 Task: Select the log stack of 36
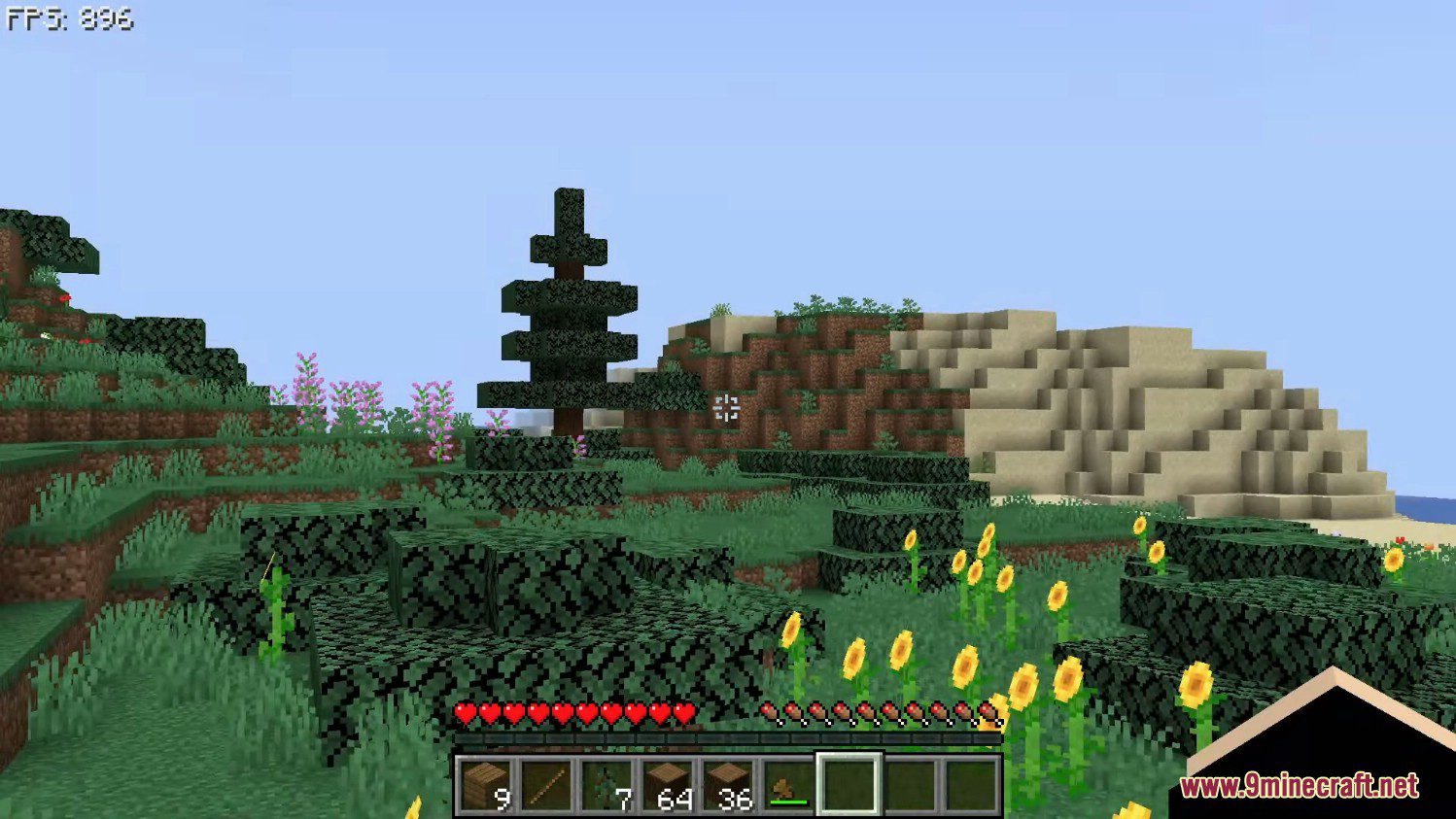[x=728, y=785]
